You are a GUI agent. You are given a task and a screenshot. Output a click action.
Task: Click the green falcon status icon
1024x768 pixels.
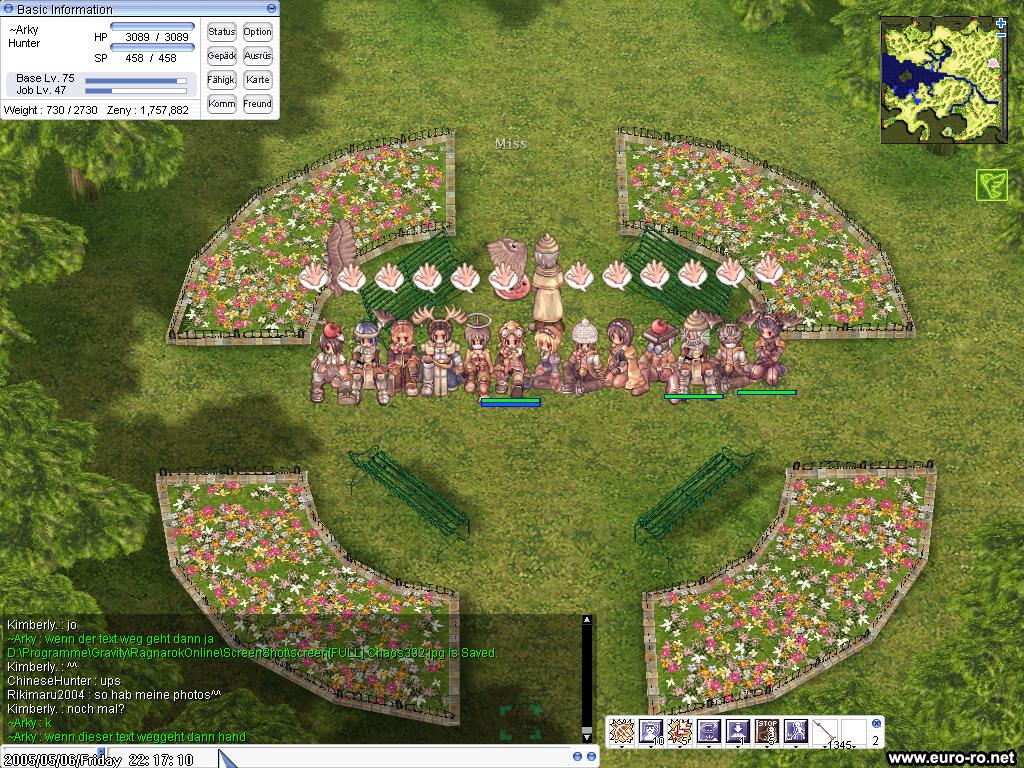(991, 185)
